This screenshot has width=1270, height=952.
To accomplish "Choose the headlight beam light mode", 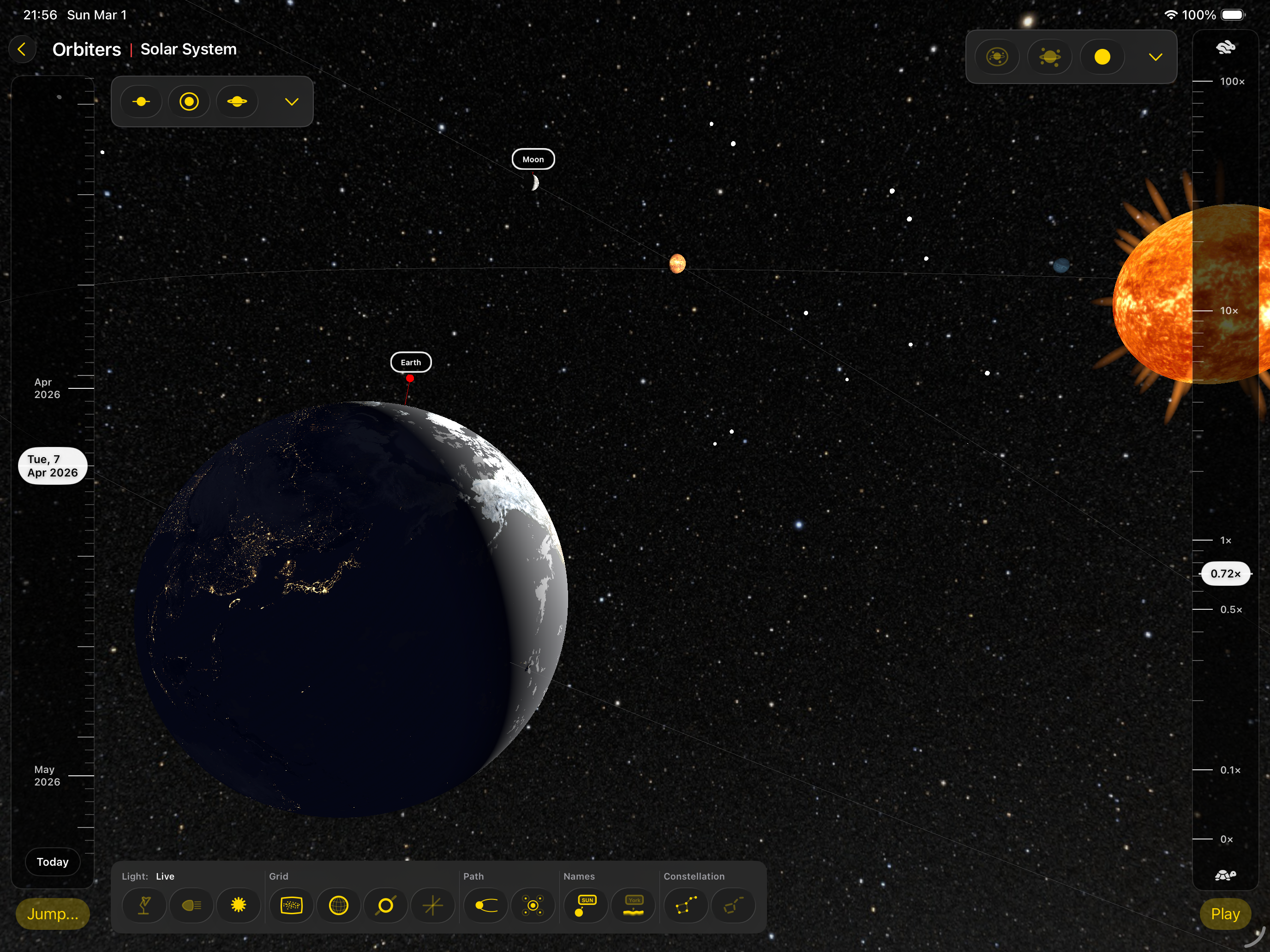I will [191, 905].
